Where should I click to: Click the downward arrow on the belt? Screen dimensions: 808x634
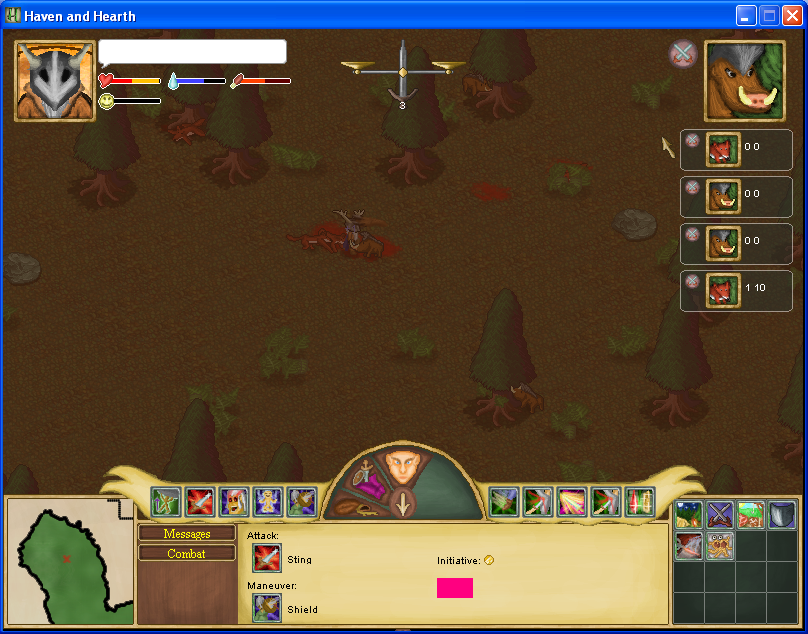tap(402, 503)
